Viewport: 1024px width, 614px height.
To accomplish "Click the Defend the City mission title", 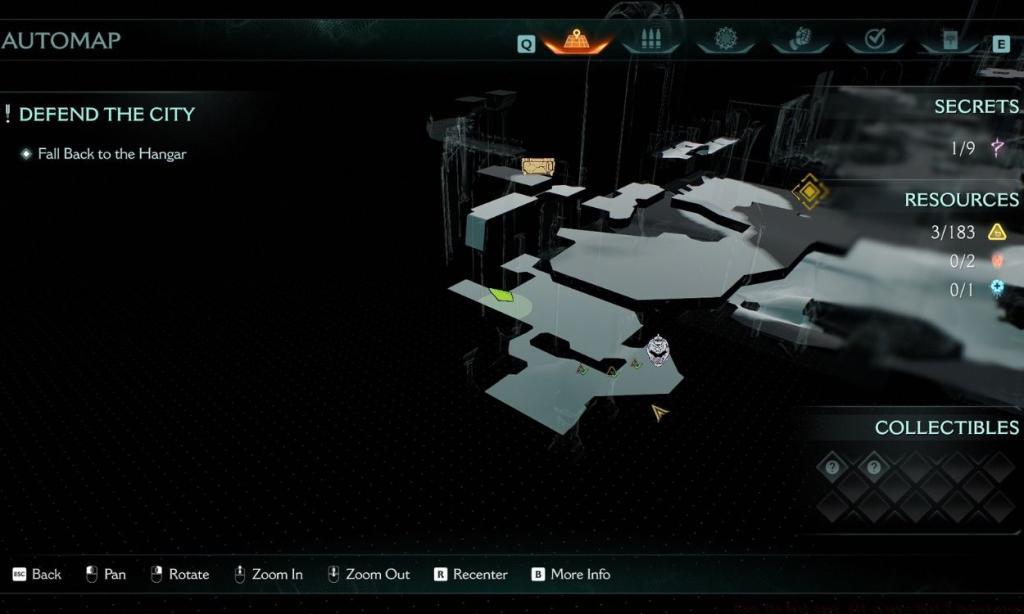I will point(106,114).
